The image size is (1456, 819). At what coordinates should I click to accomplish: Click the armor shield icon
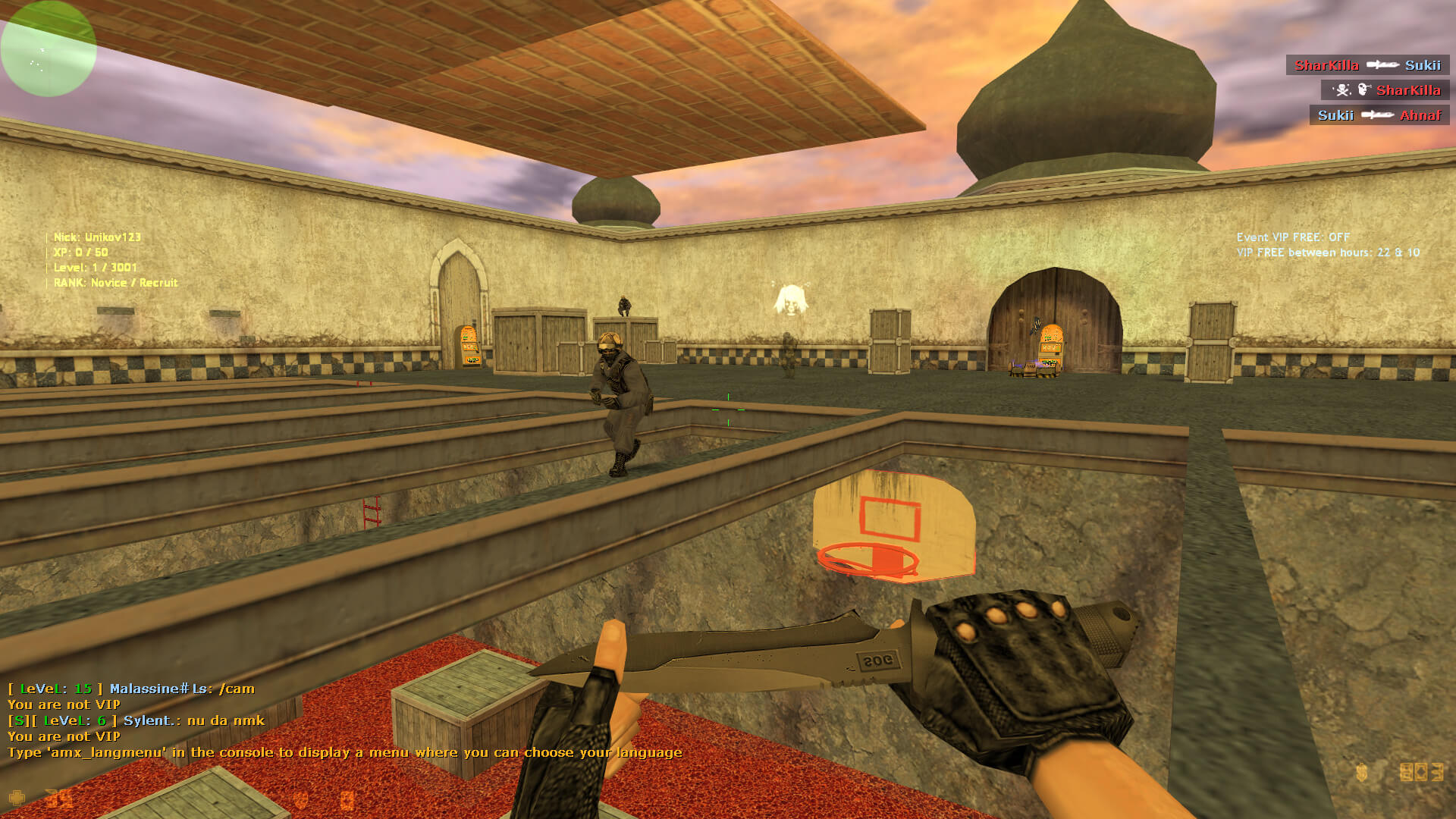(x=301, y=799)
